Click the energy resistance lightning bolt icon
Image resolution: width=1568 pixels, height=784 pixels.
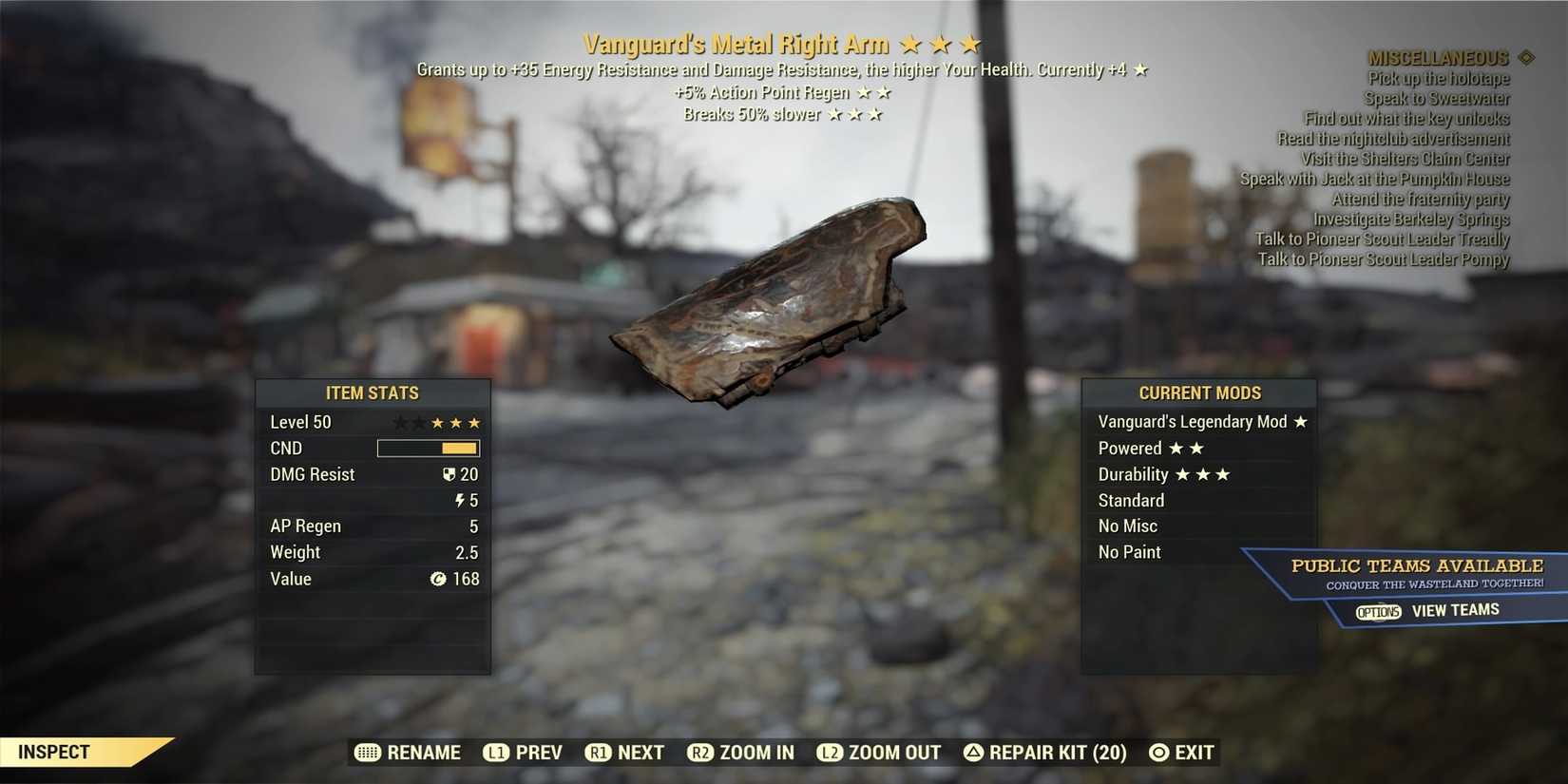462,500
